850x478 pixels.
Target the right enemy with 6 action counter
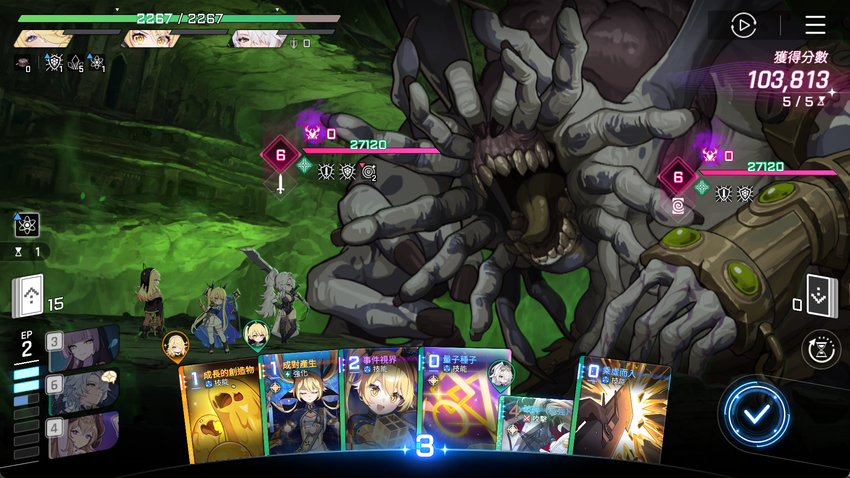pos(677,177)
